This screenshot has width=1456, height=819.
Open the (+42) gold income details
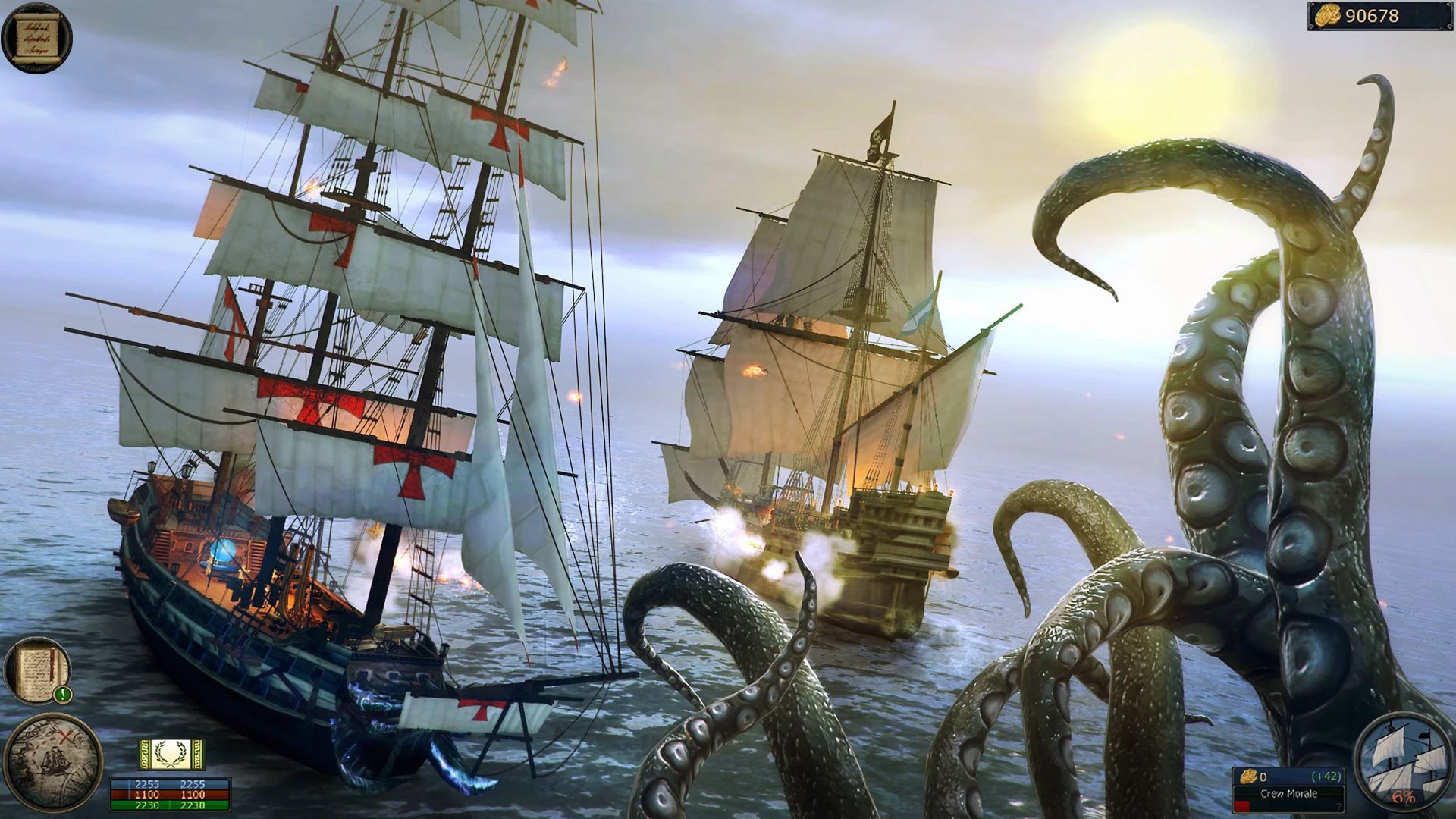tap(1326, 777)
